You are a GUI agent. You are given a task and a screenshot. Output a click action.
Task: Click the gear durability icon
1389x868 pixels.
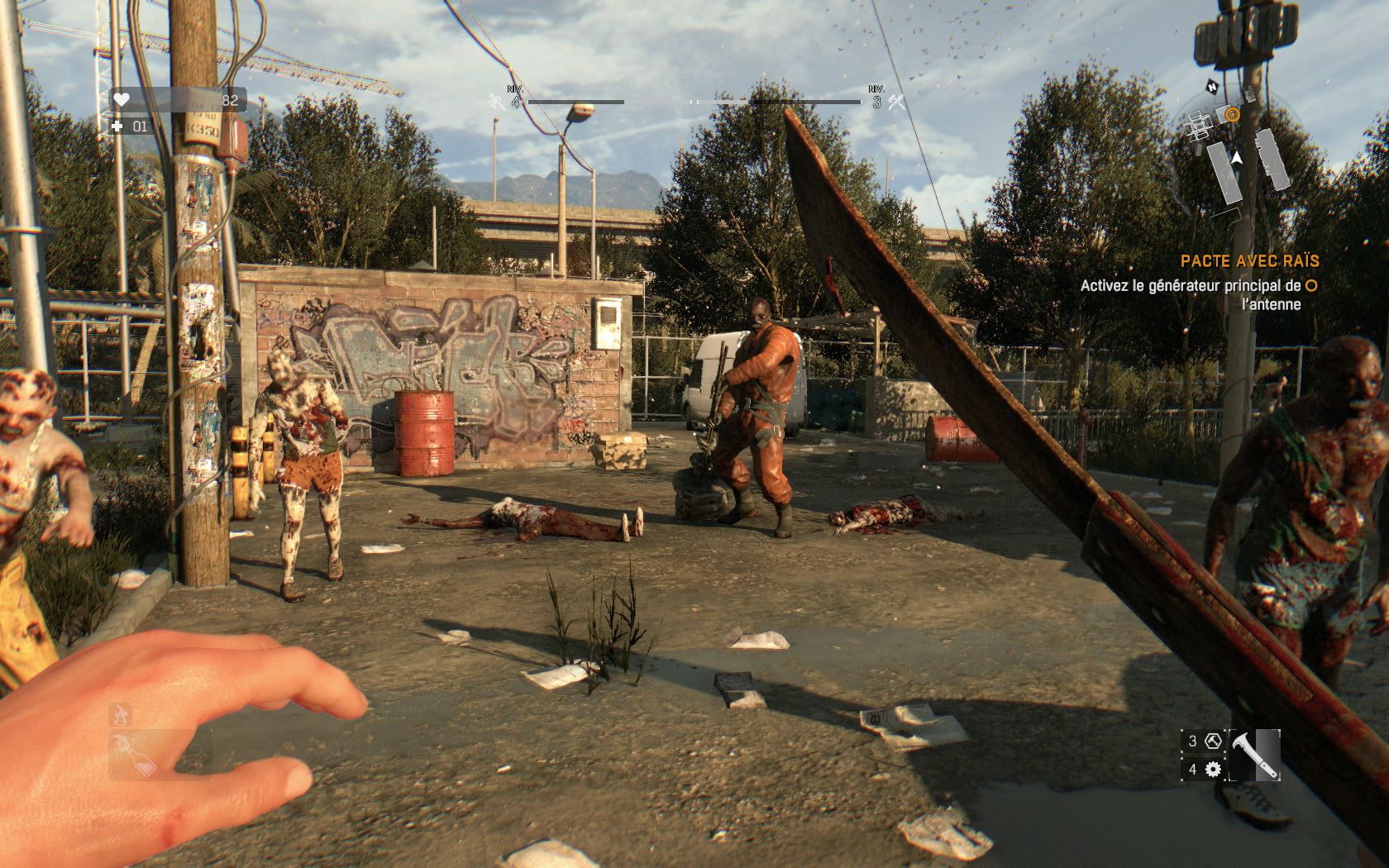click(x=1213, y=770)
